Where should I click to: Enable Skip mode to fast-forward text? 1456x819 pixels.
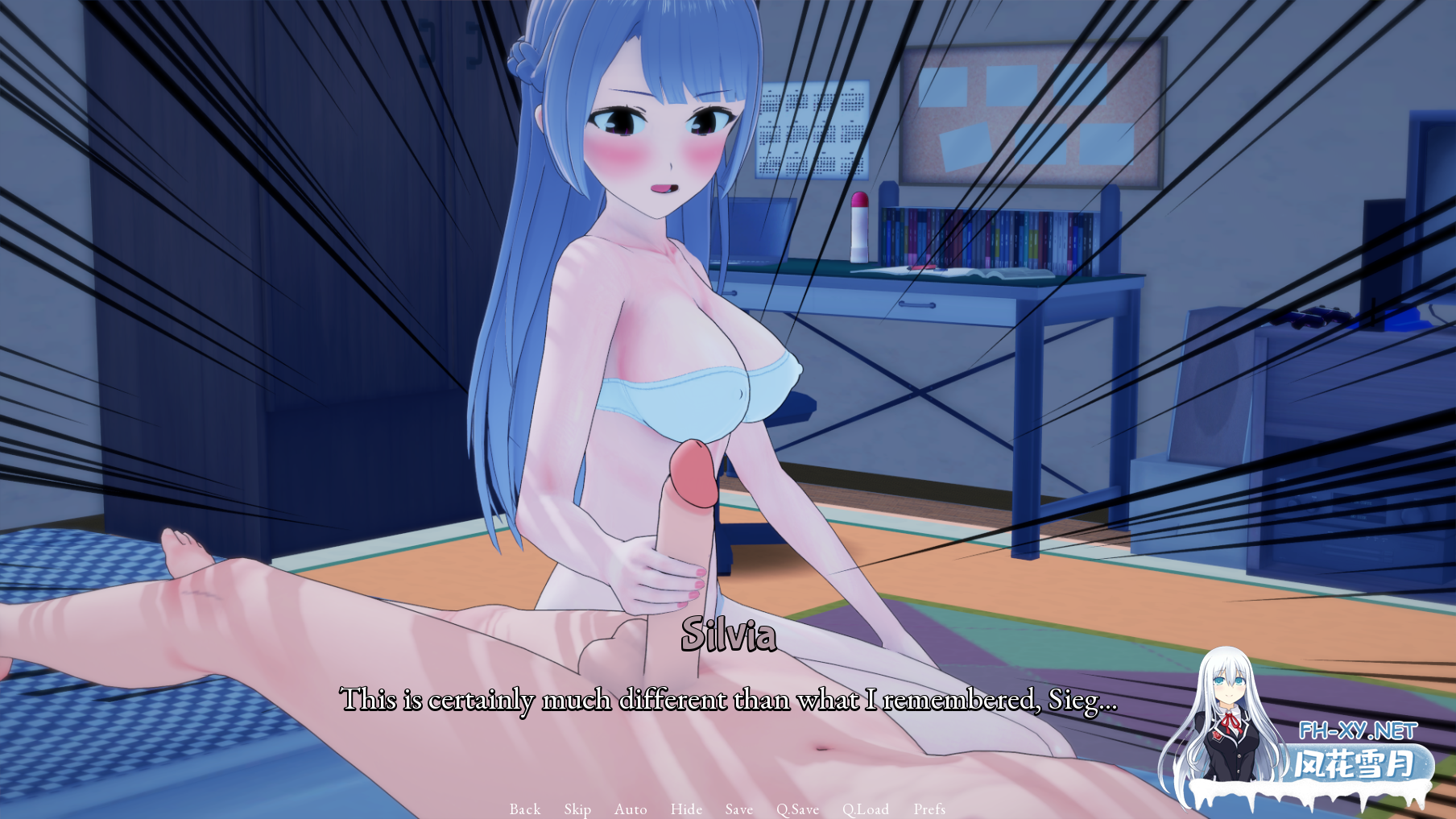click(577, 809)
